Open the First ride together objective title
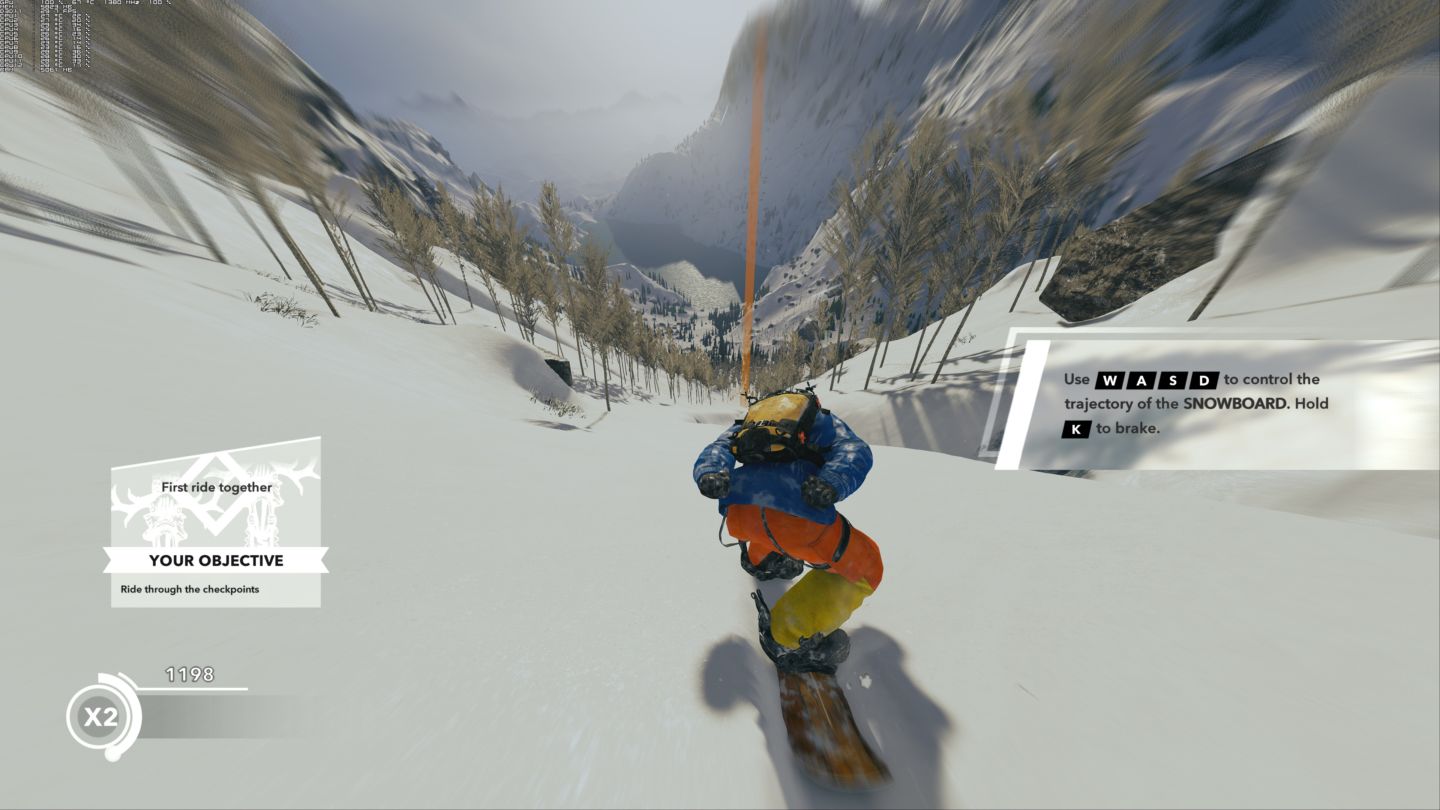 [x=217, y=487]
